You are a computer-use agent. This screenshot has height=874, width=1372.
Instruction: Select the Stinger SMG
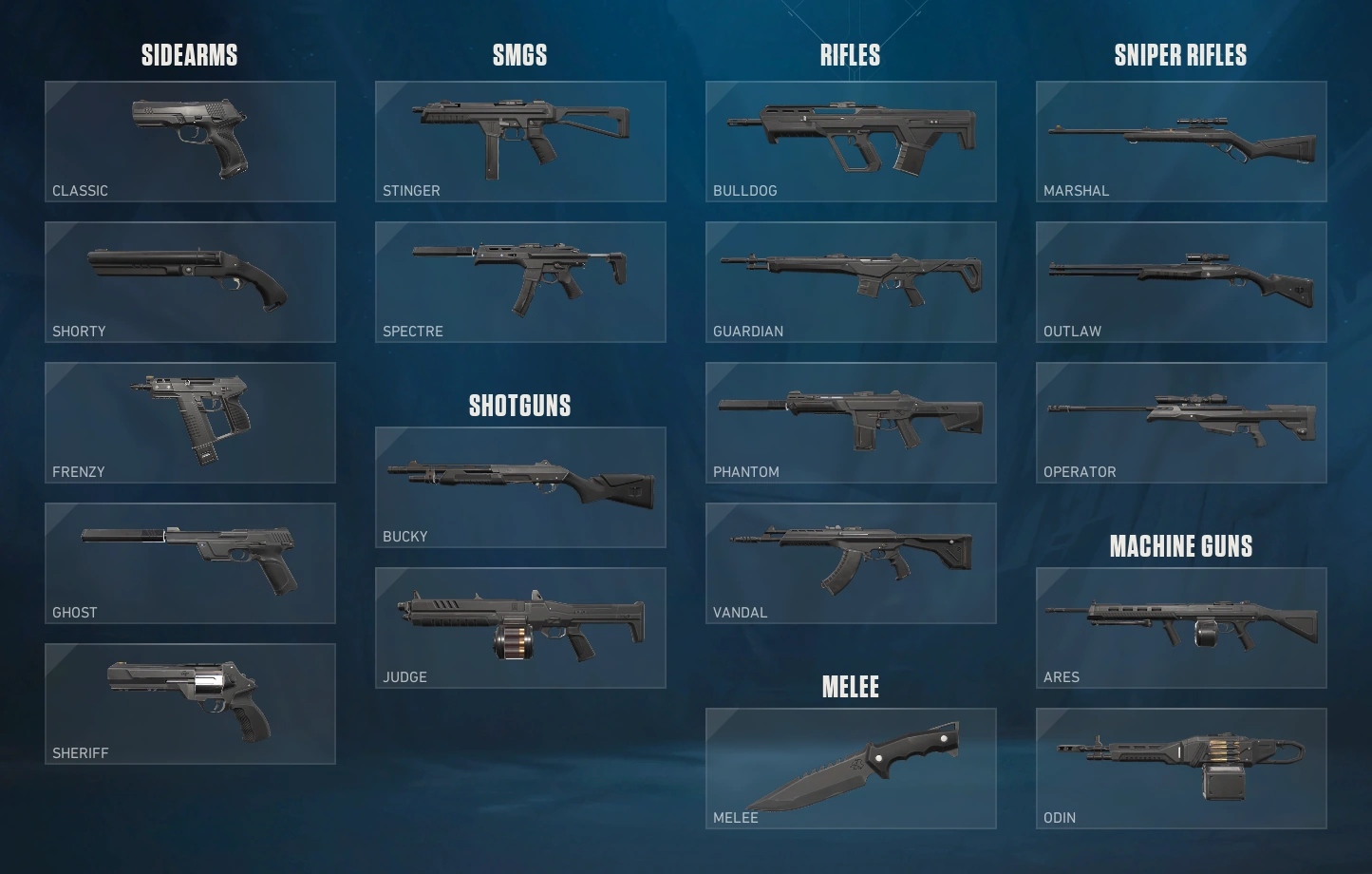[519, 141]
